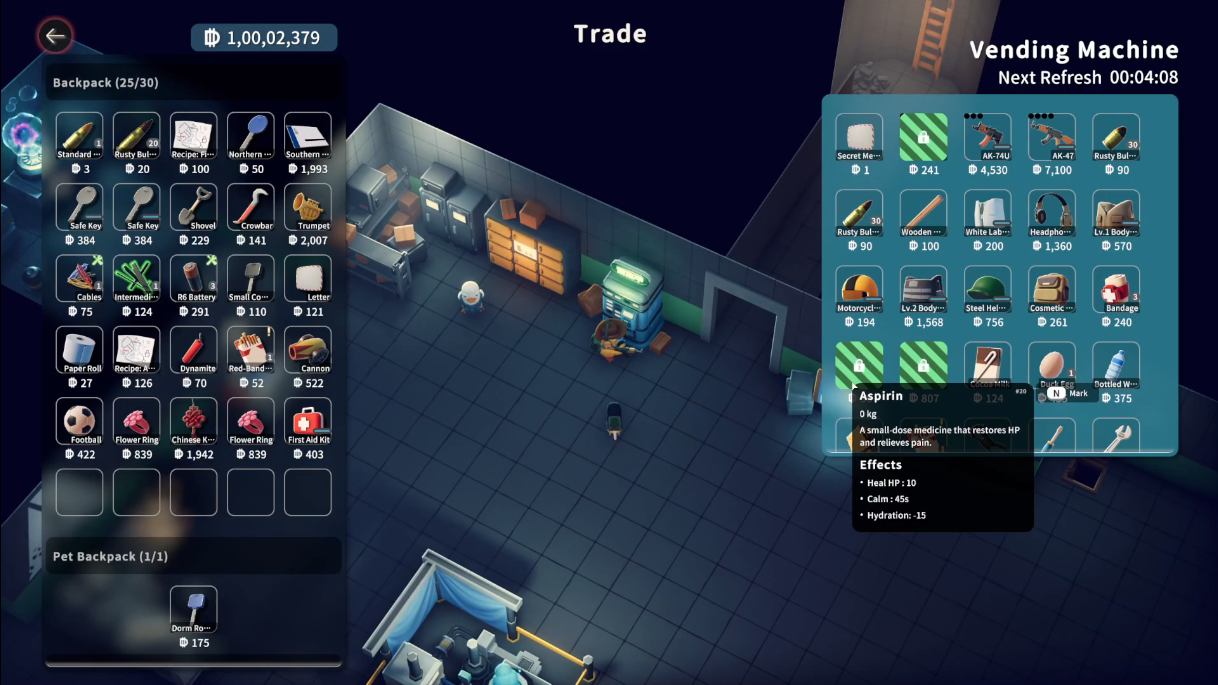Select the First Aid Kit
The width and height of the screenshot is (1218, 685).
[x=308, y=422]
